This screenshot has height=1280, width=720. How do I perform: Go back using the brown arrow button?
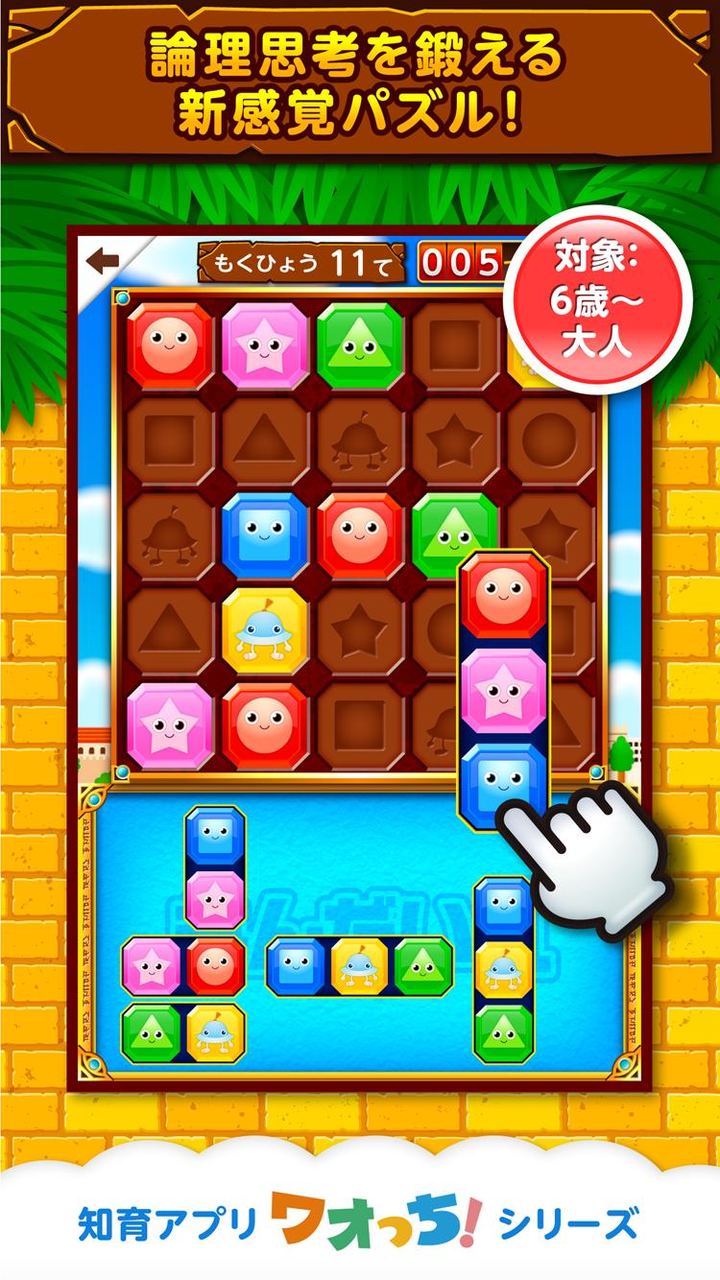pos(103,261)
